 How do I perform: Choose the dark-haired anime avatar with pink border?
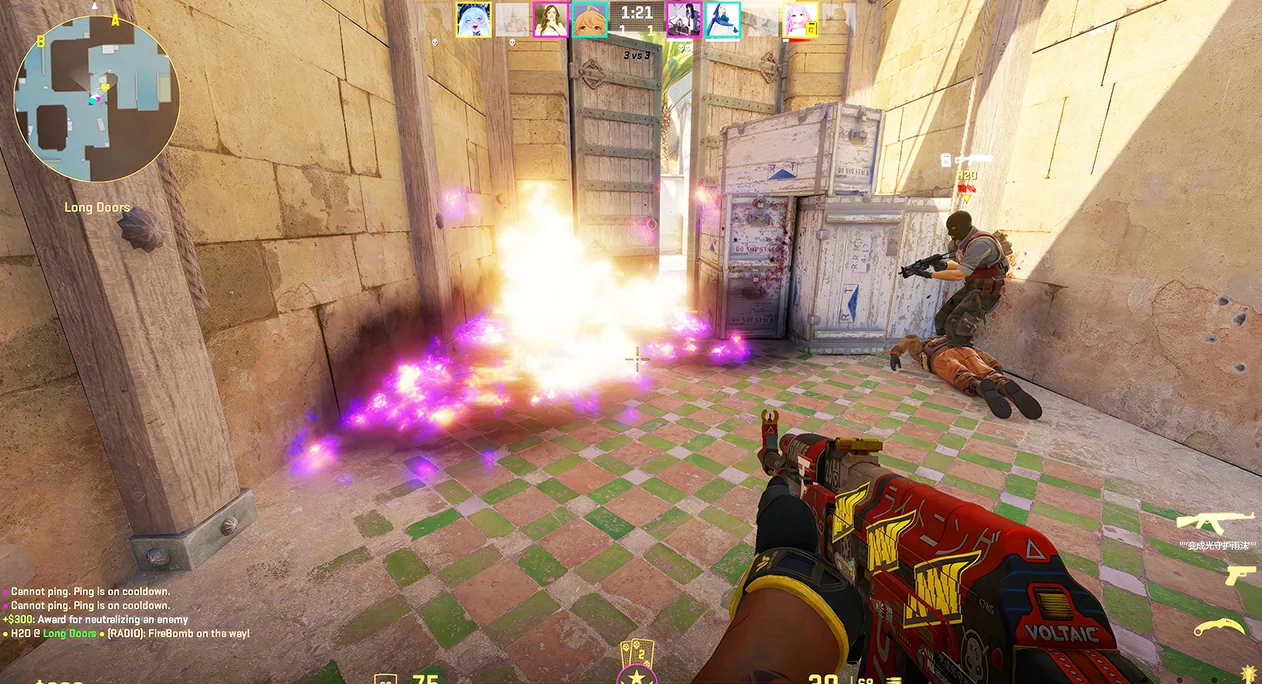click(x=684, y=19)
